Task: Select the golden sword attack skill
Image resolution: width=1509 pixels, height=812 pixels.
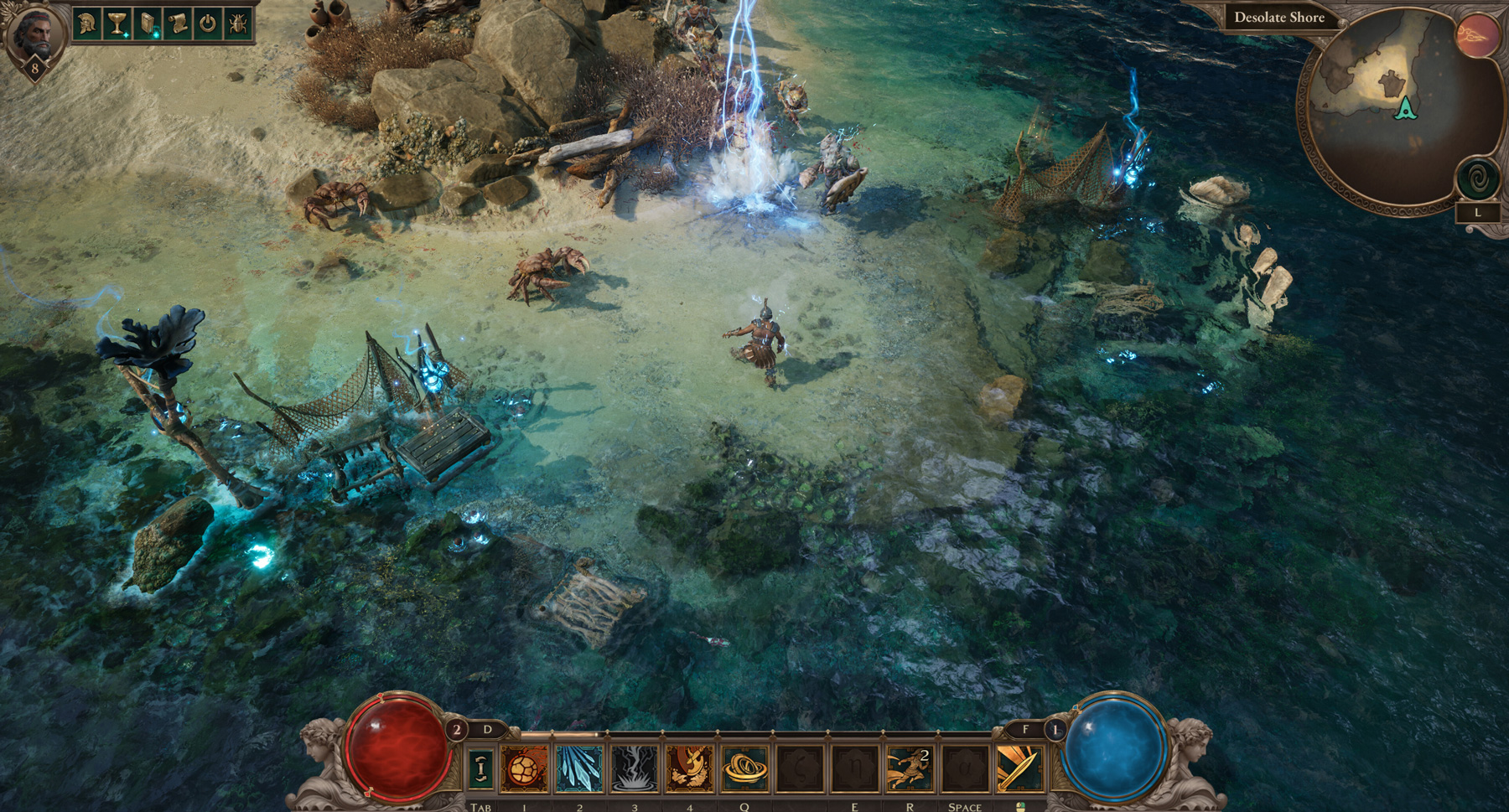Action: 1019,768
